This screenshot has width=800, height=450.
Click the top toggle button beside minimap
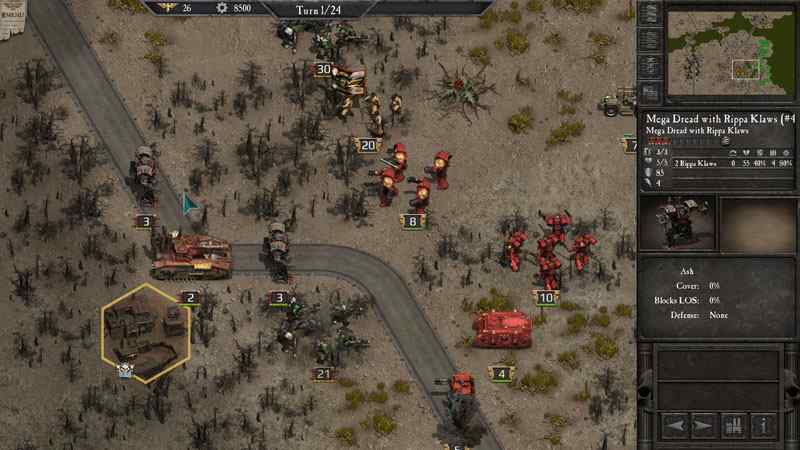(x=650, y=14)
